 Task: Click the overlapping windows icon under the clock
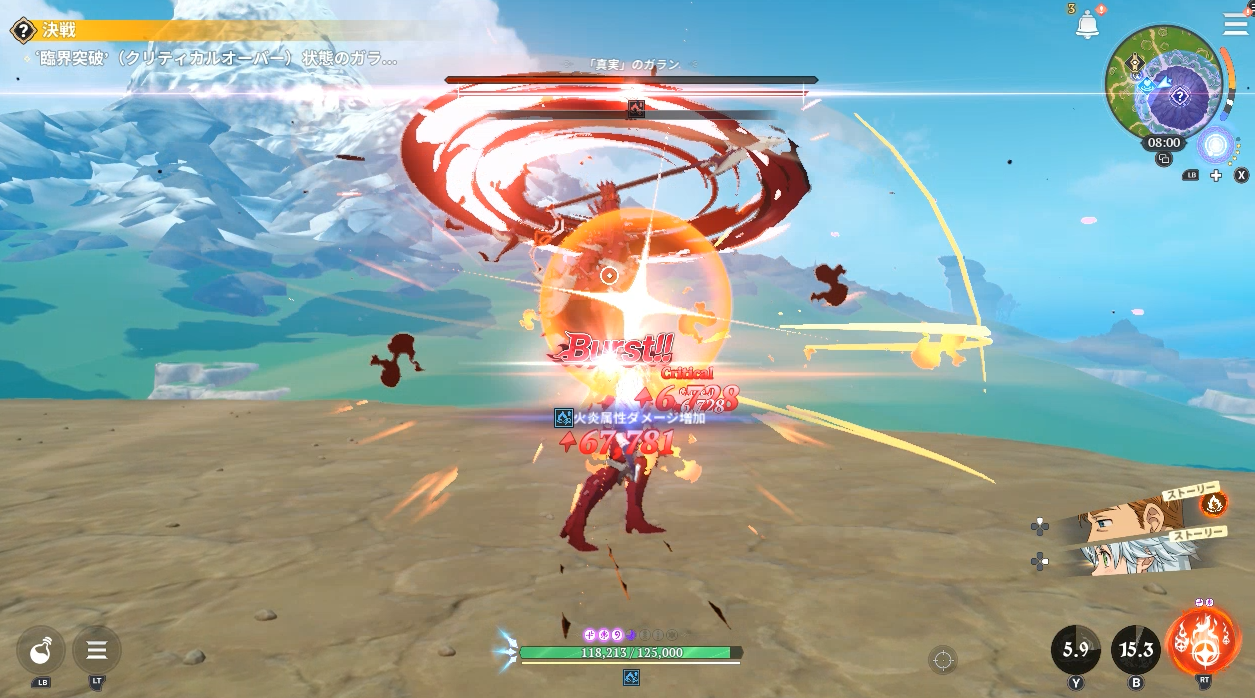click(x=1163, y=159)
